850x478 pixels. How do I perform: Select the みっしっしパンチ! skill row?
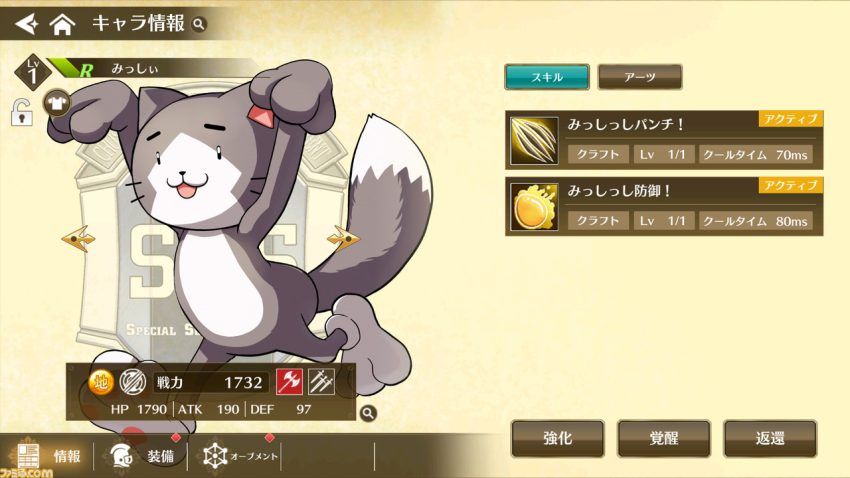tap(664, 141)
